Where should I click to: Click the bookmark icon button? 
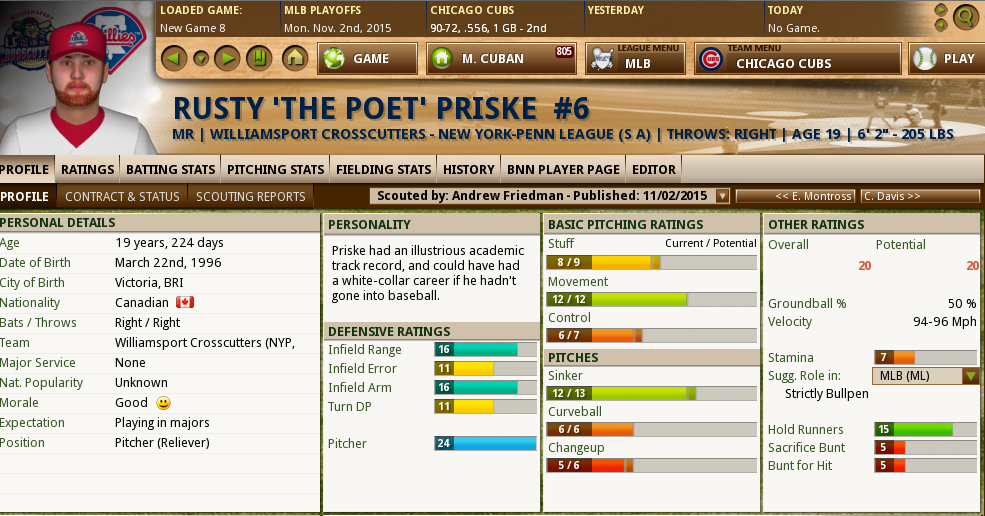(258, 58)
